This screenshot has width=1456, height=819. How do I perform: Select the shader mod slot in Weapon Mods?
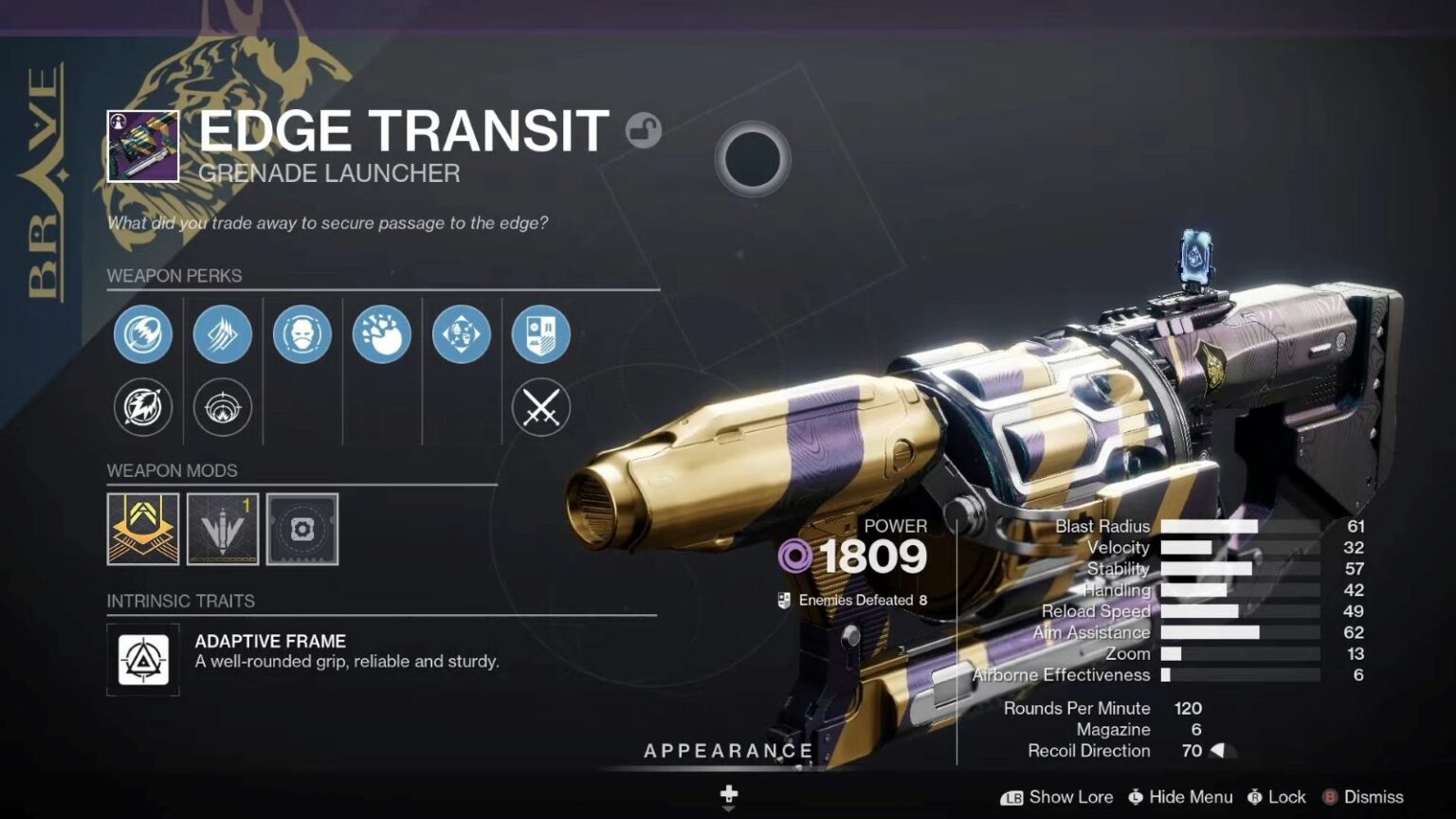[301, 530]
